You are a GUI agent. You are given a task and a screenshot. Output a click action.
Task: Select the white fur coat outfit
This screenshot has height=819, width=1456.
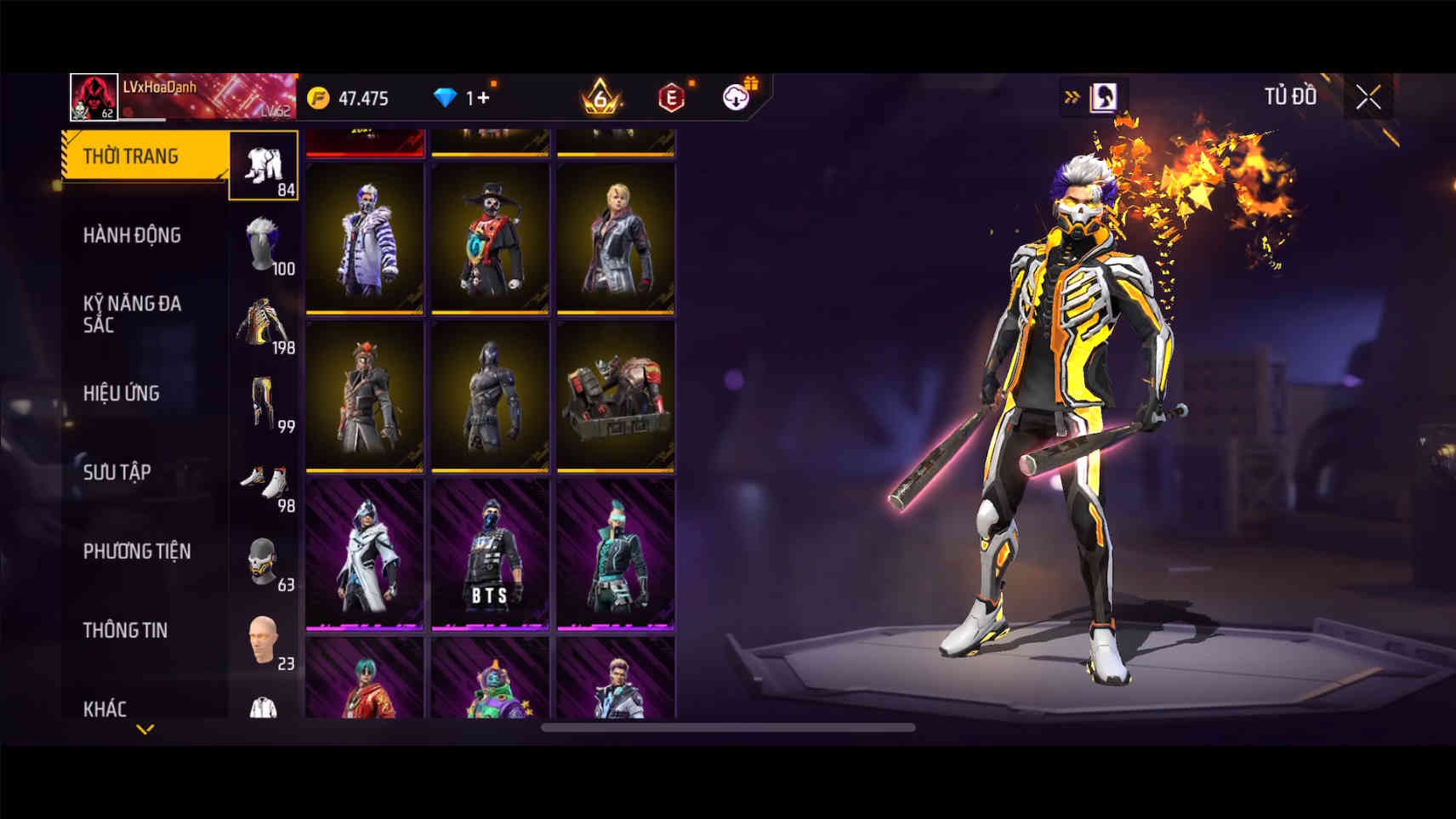click(365, 238)
